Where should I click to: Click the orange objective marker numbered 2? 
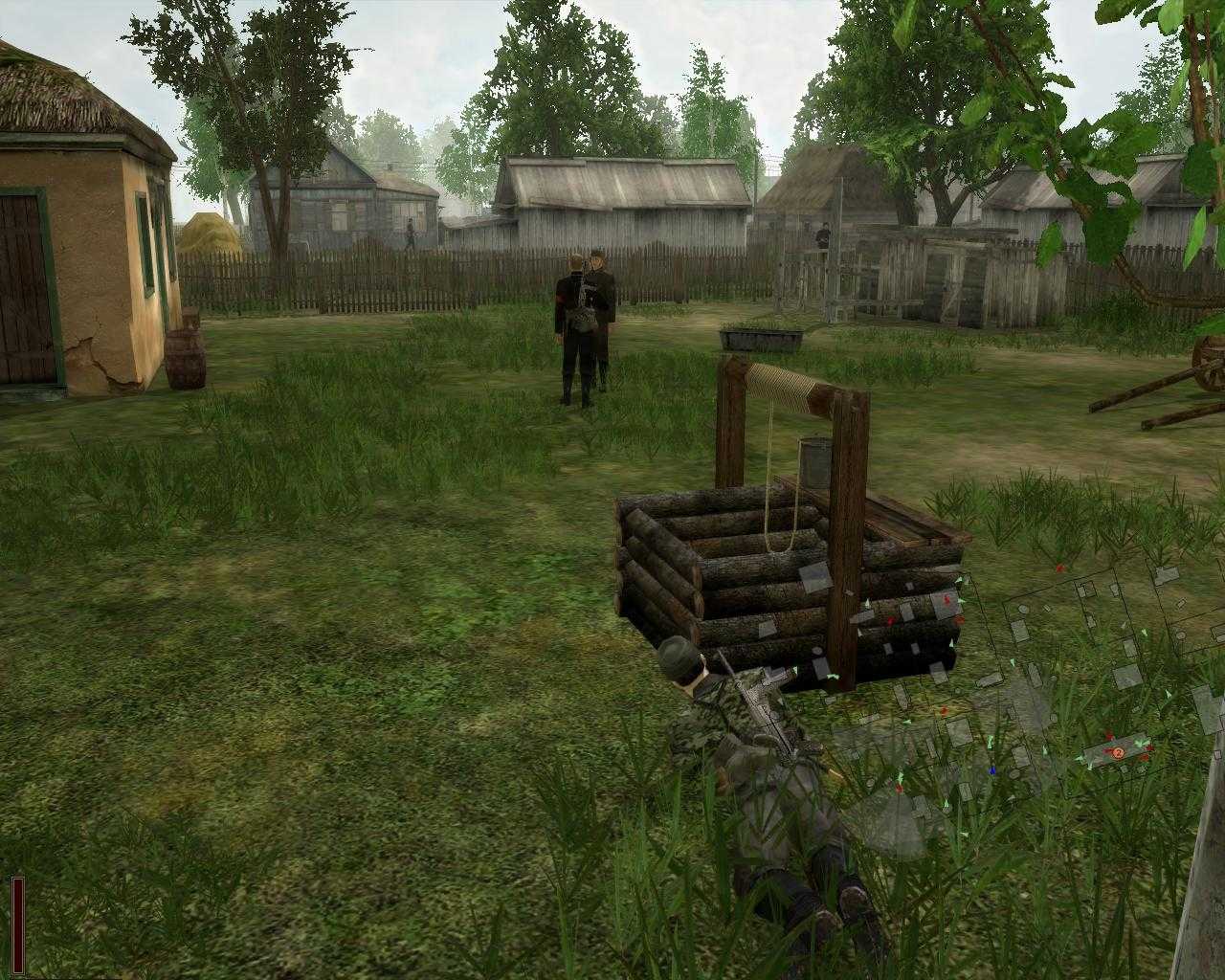pos(1119,753)
